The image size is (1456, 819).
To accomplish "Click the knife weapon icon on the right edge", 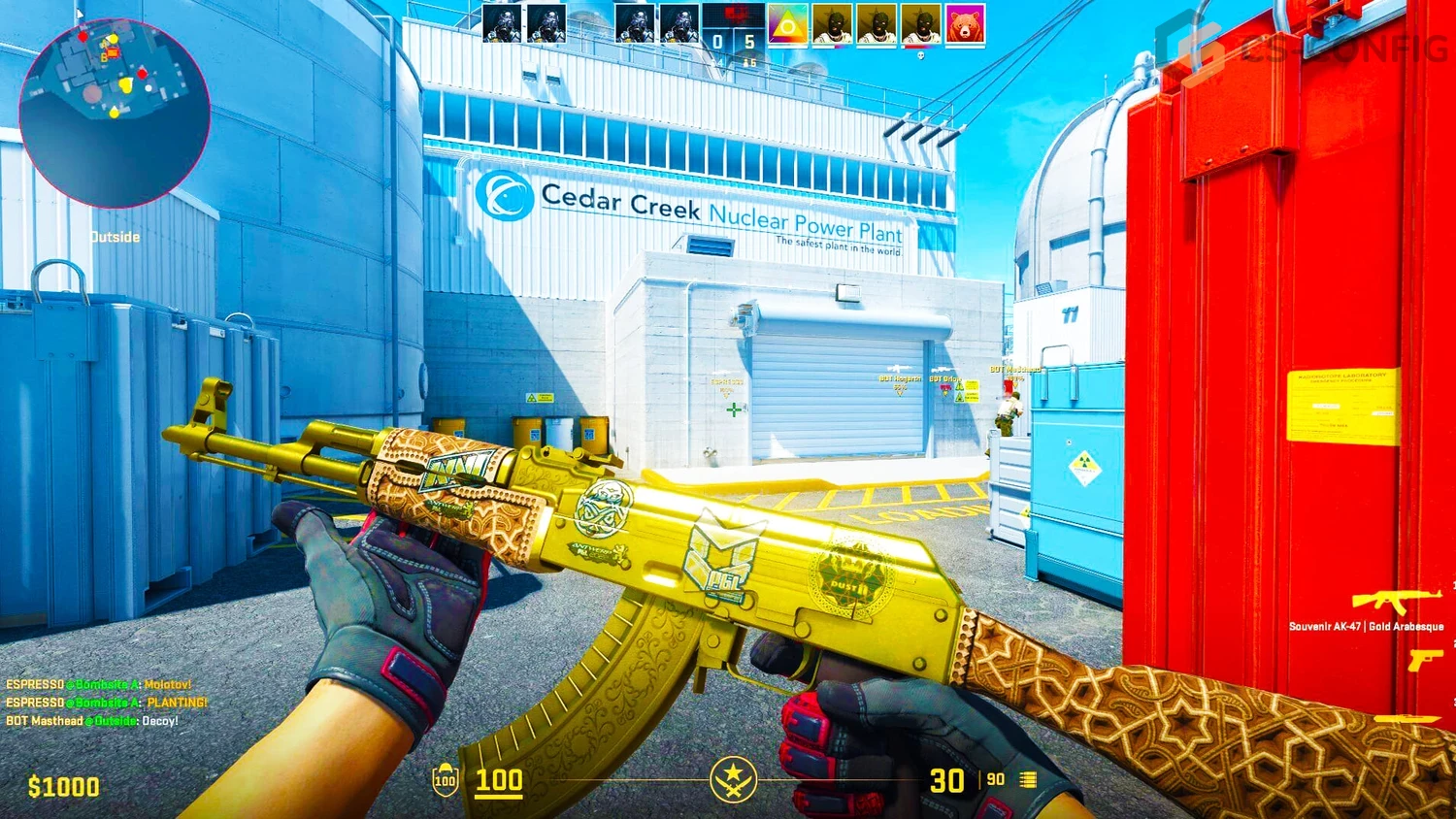I will click(x=1407, y=718).
